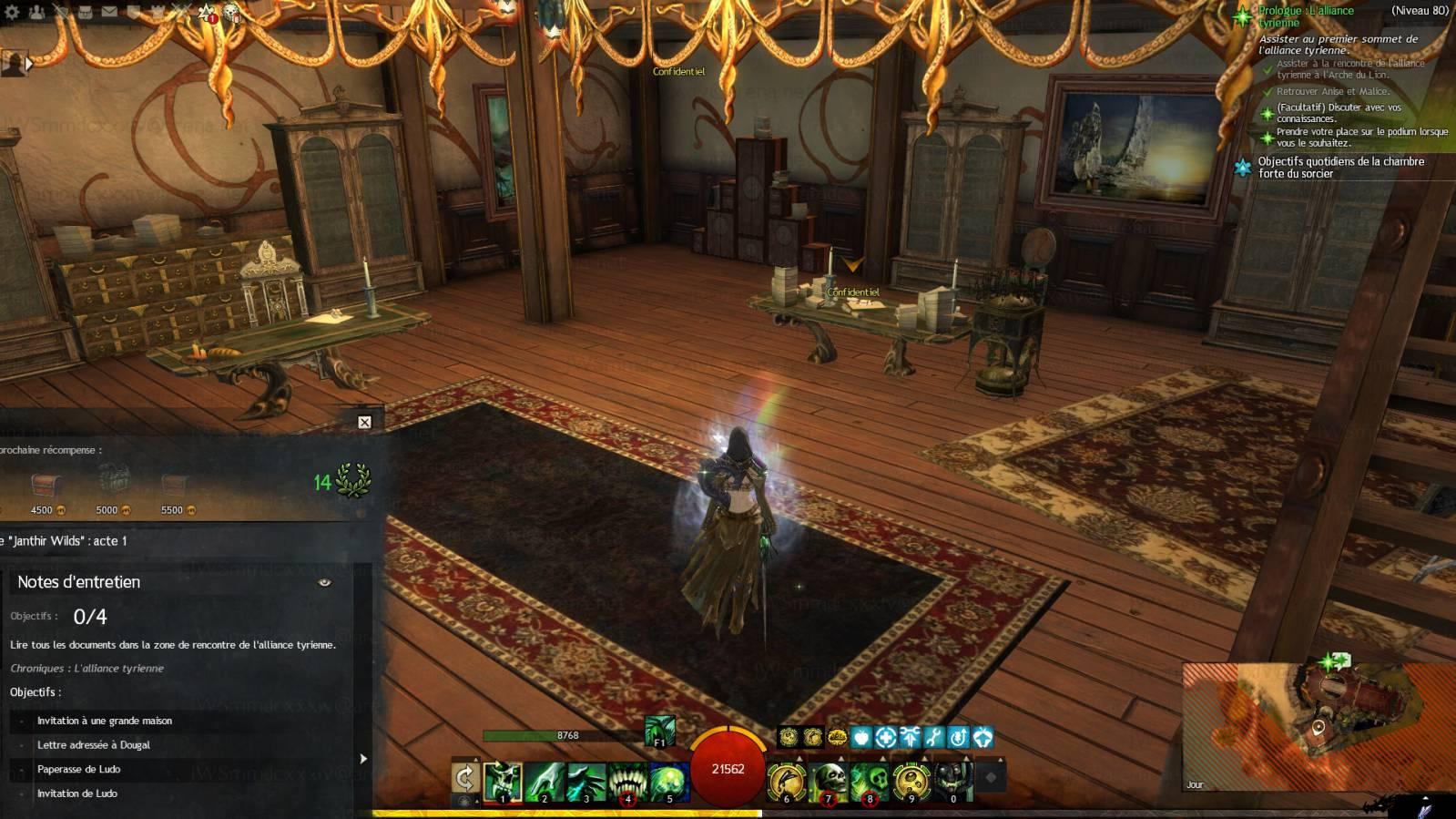
Task: Select the Prologue: L'alliance tyrienne story tracker
Action: coord(1306,16)
